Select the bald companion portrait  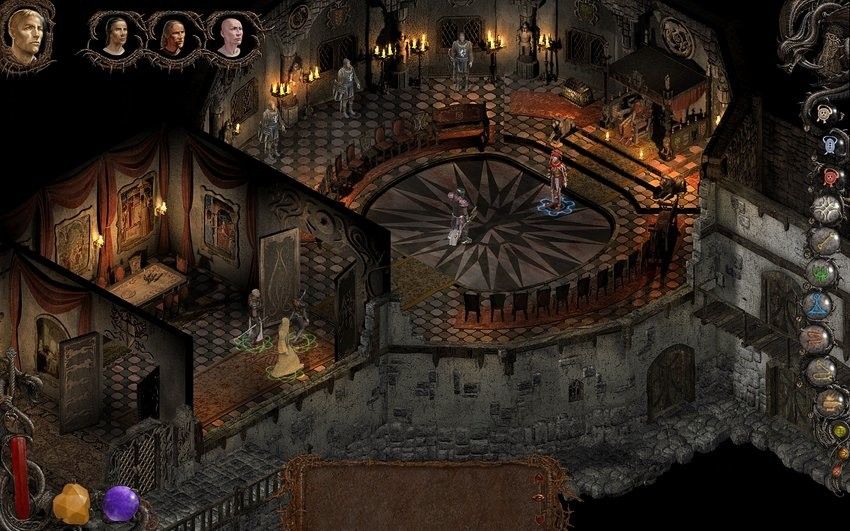(231, 36)
